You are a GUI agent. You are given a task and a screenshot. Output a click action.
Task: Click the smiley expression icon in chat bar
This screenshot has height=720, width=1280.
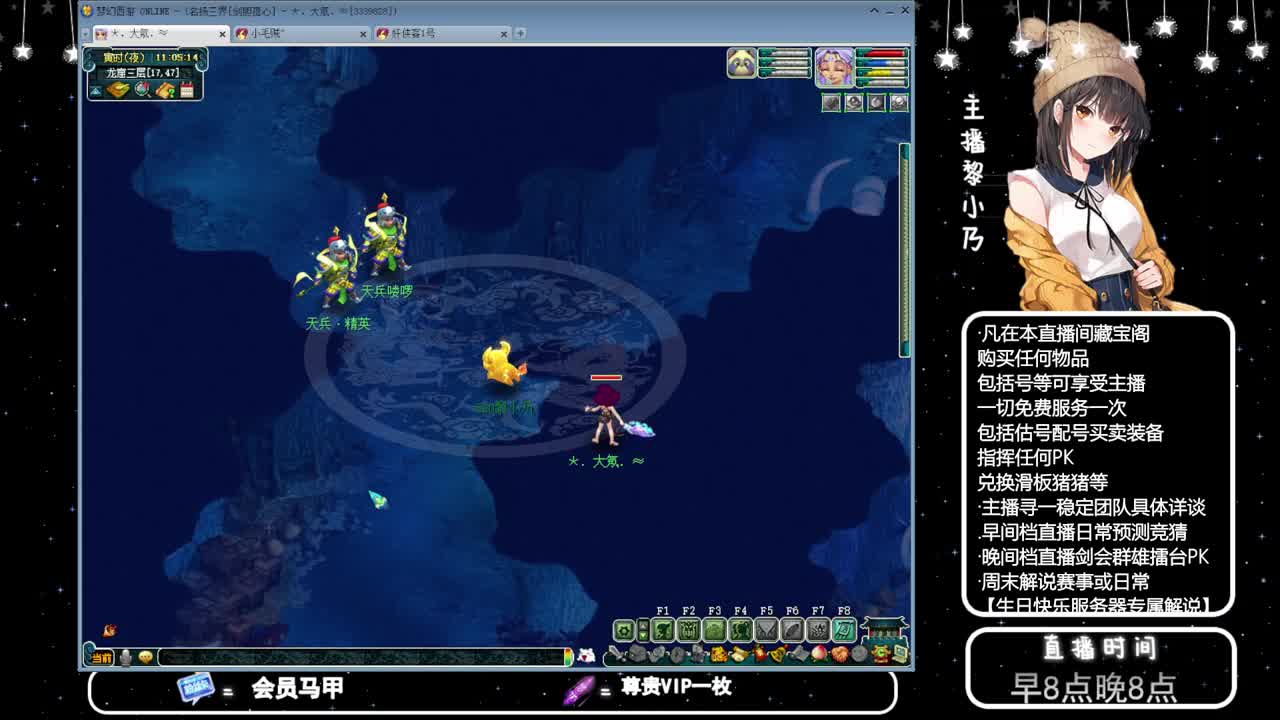(146, 657)
